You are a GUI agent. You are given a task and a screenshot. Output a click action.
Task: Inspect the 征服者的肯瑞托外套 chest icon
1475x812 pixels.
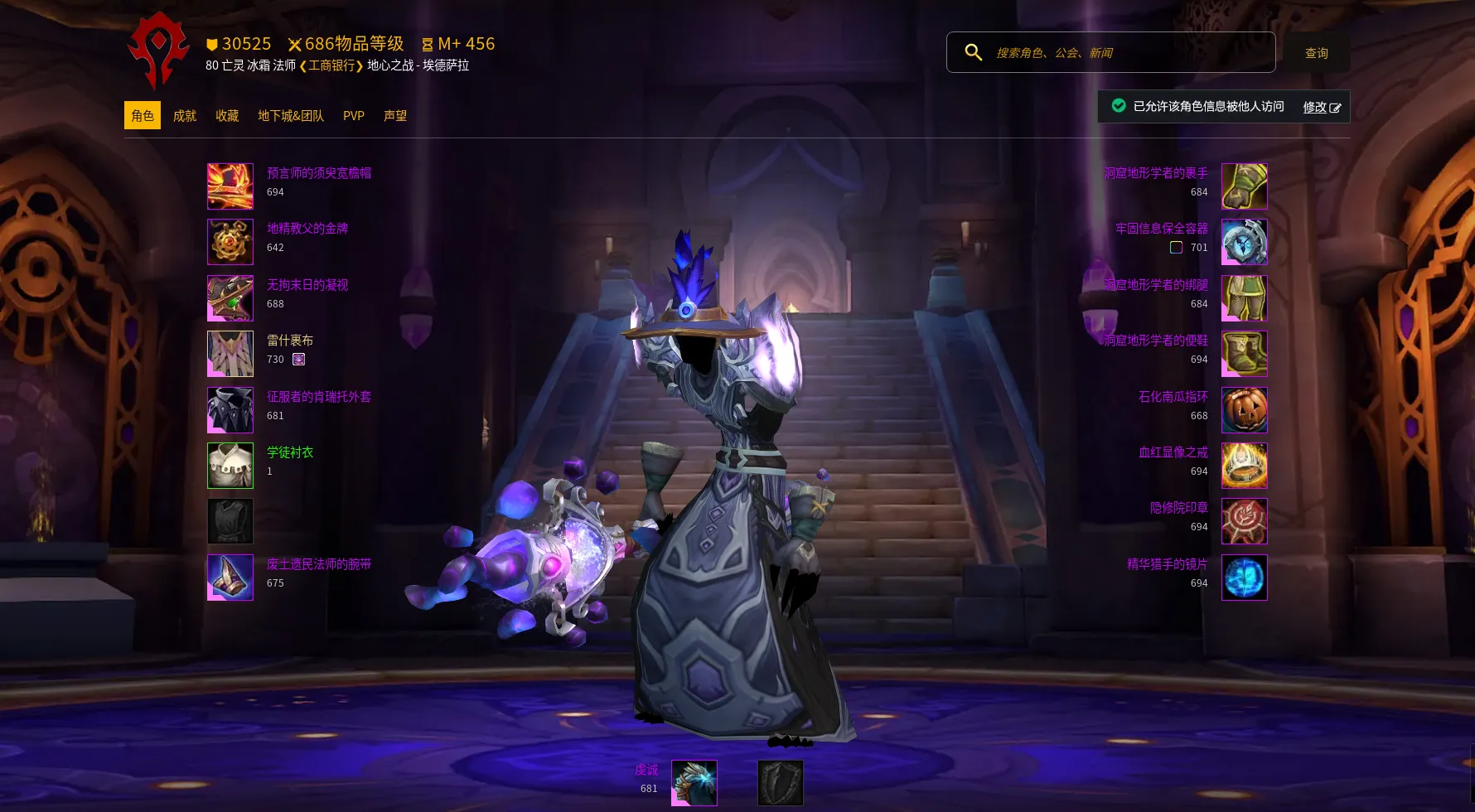coord(230,410)
